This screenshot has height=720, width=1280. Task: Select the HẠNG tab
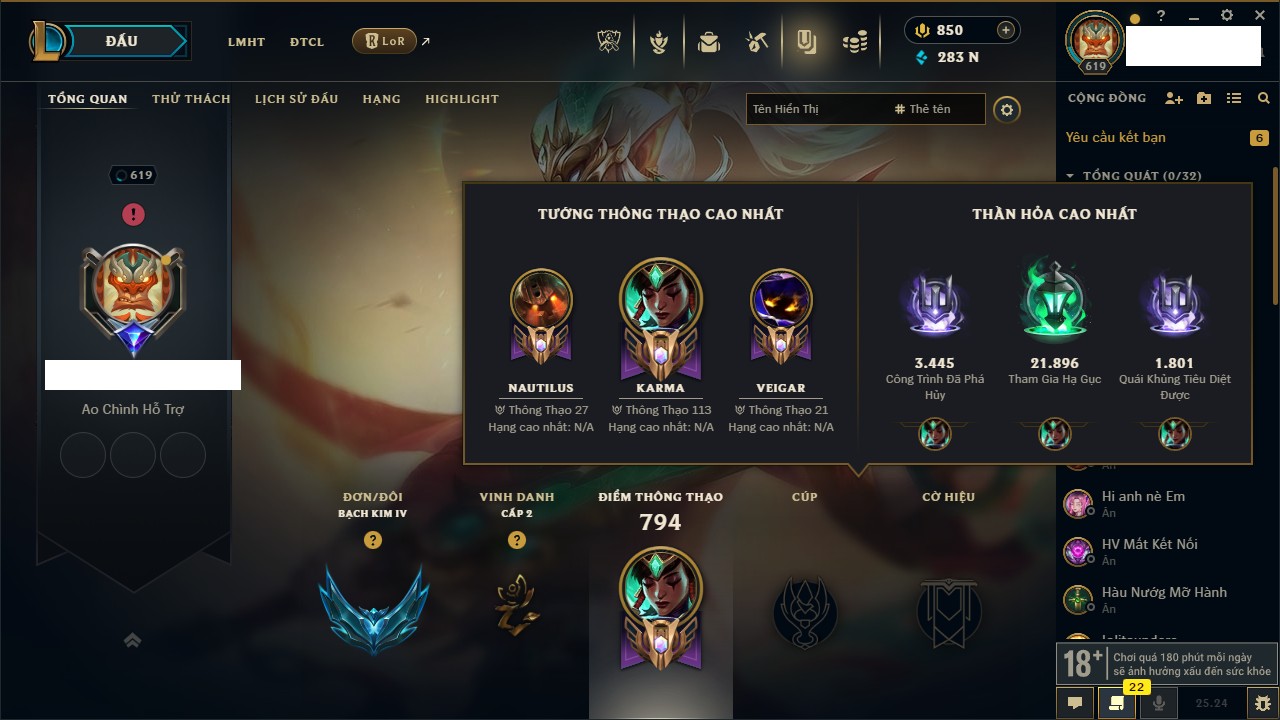[381, 99]
